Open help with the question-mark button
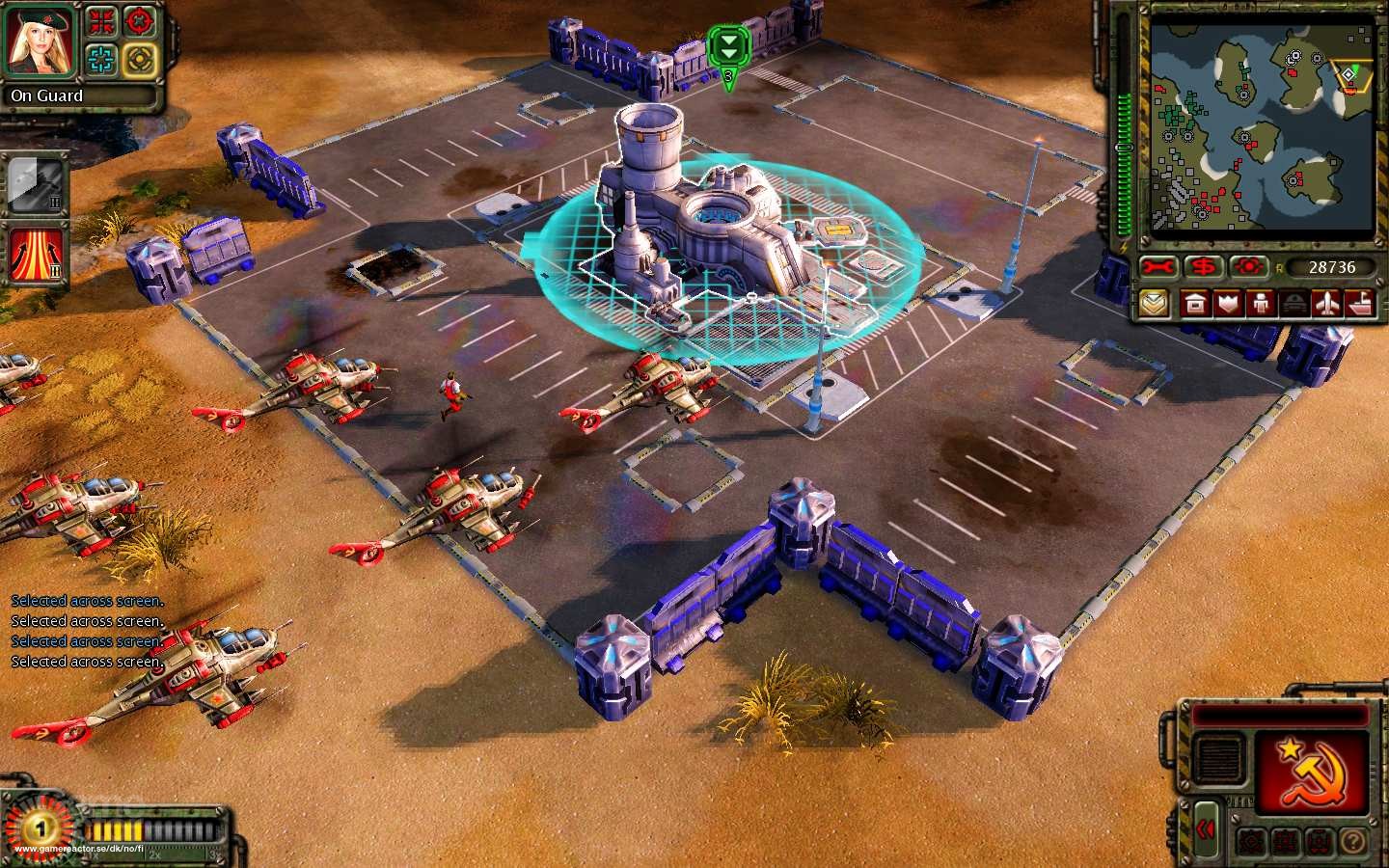The image size is (1389, 868). (1353, 841)
